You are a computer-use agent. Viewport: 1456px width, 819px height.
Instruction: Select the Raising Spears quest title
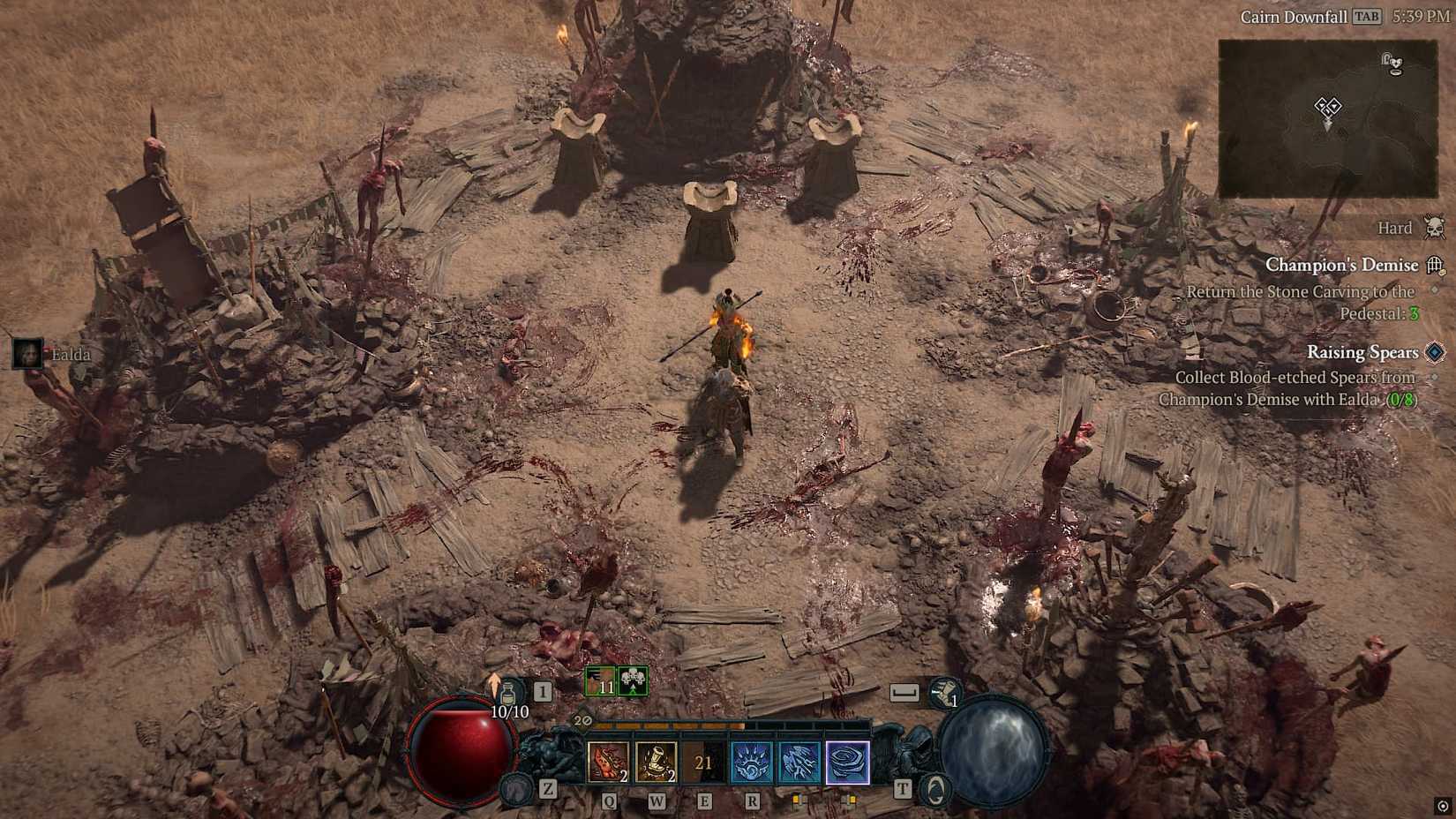pyautogui.click(x=1362, y=352)
